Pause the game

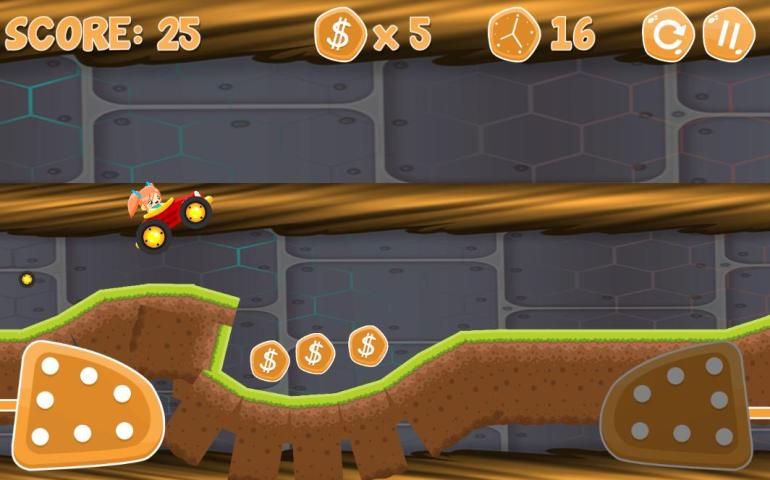point(728,35)
